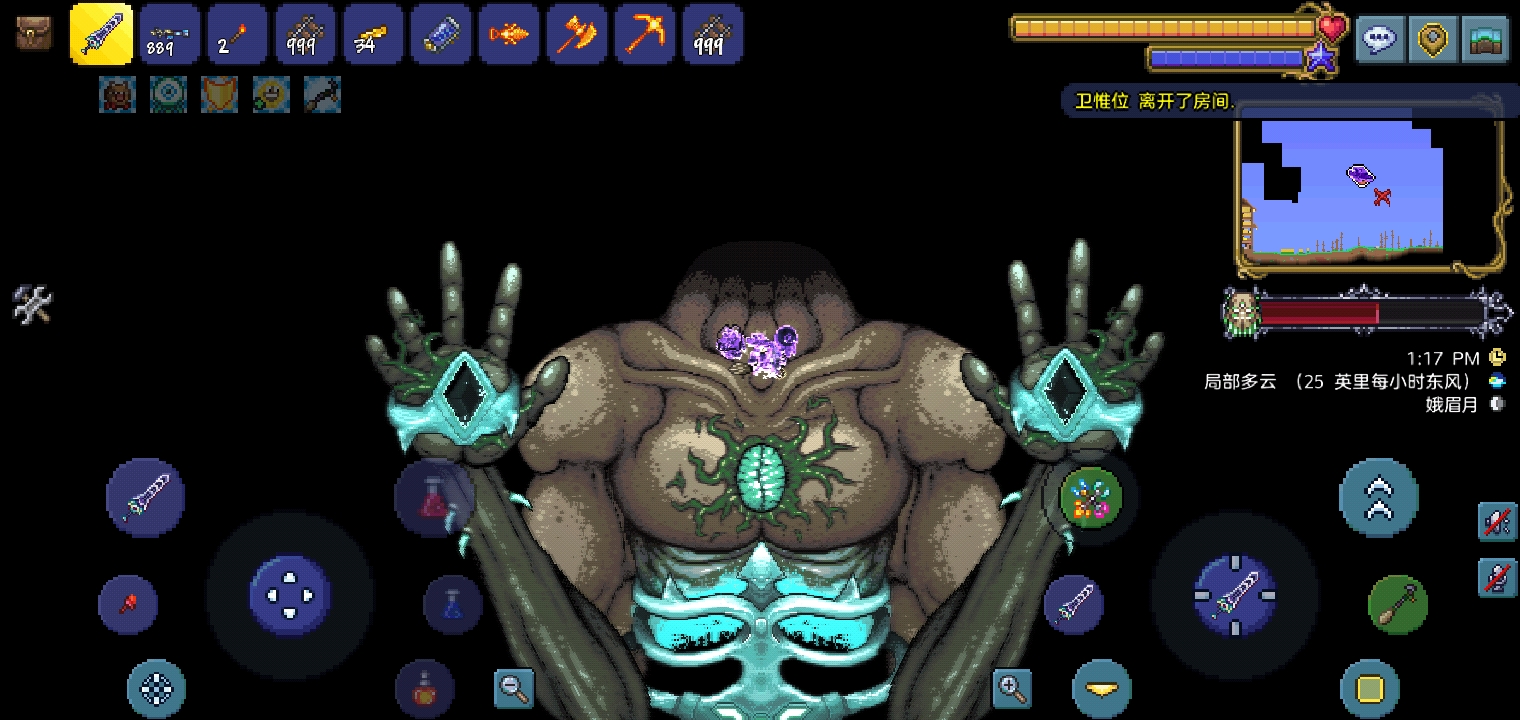Select the highlighted sword hotbar slot
Image resolution: width=1520 pixels, height=720 pixels.
pos(102,34)
